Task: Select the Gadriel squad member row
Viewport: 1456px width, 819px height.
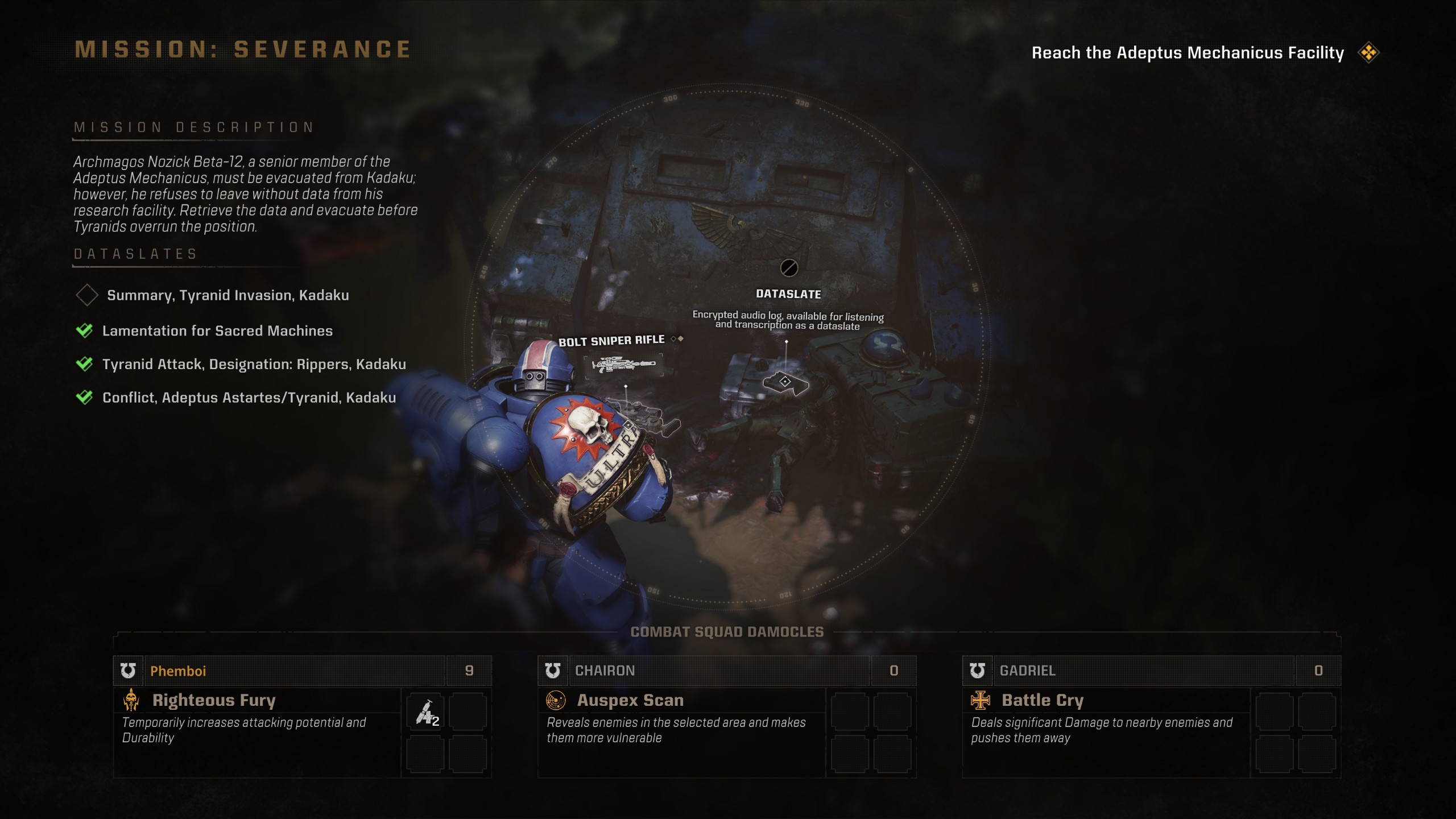Action: pyautogui.click(x=1144, y=671)
